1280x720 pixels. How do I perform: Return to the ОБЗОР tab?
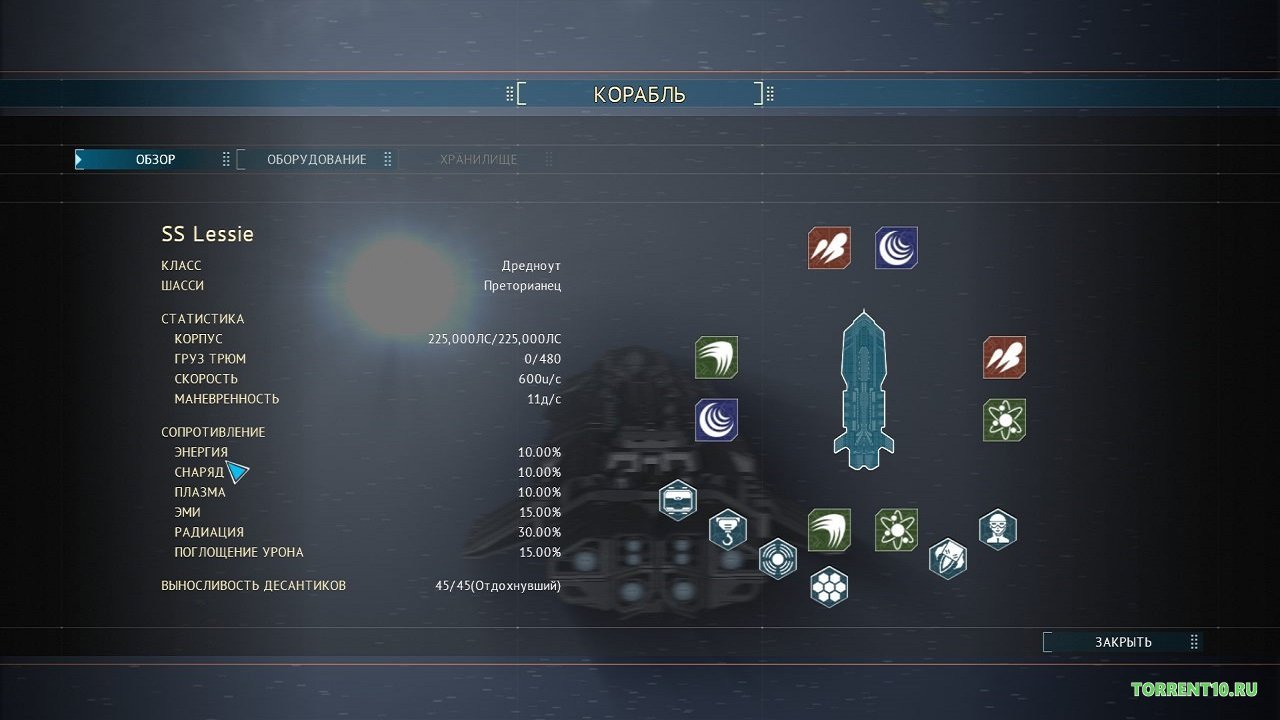pyautogui.click(x=155, y=158)
